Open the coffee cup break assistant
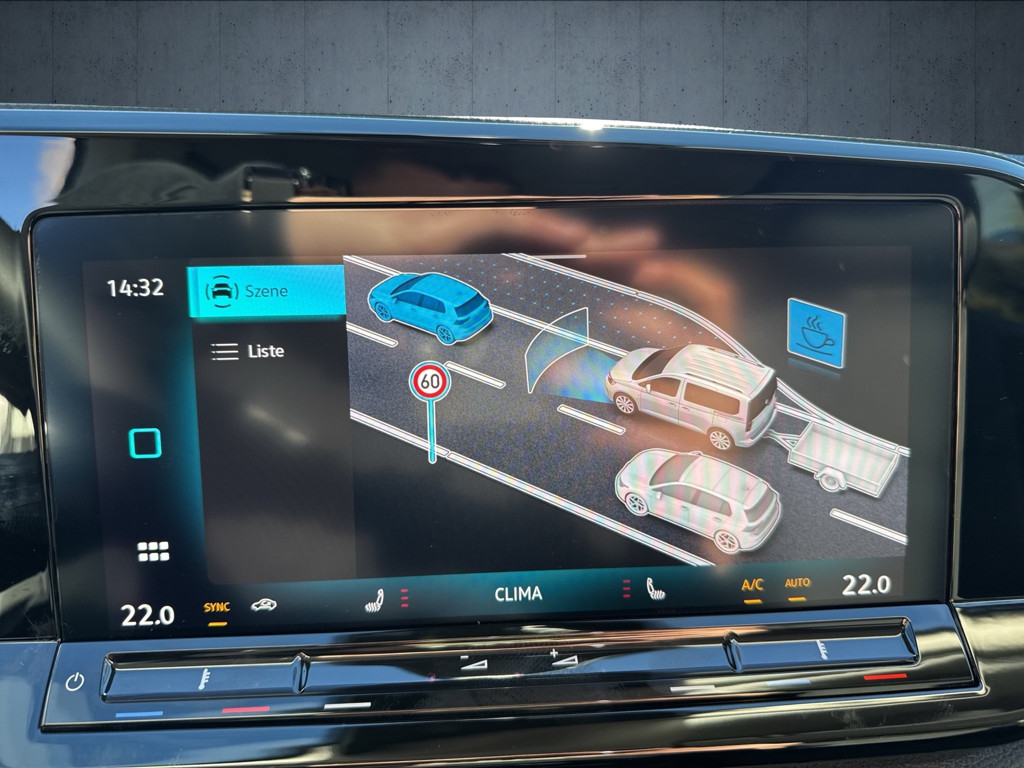The width and height of the screenshot is (1024, 768). pyautogui.click(x=815, y=332)
